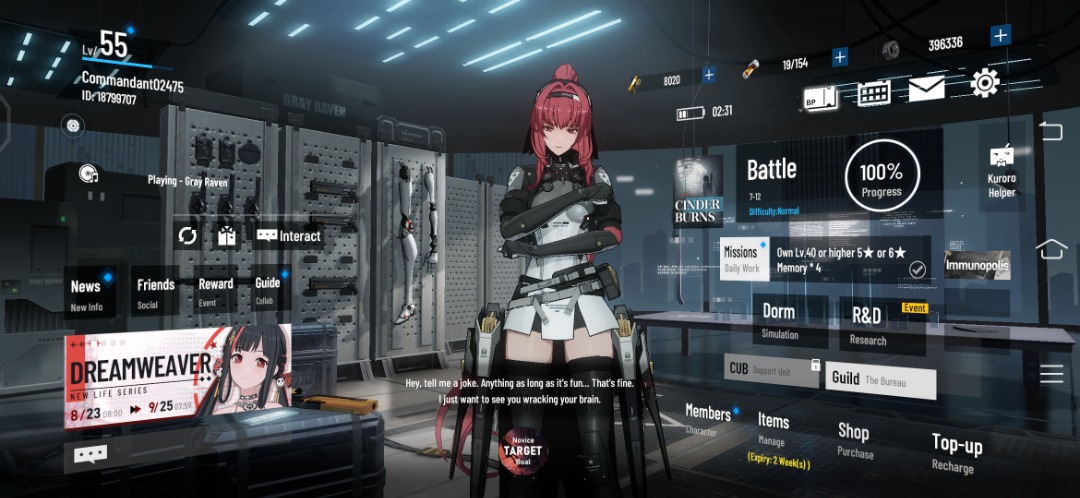1080x498 pixels.
Task: Open the Guide collab menu
Action: coord(268,292)
